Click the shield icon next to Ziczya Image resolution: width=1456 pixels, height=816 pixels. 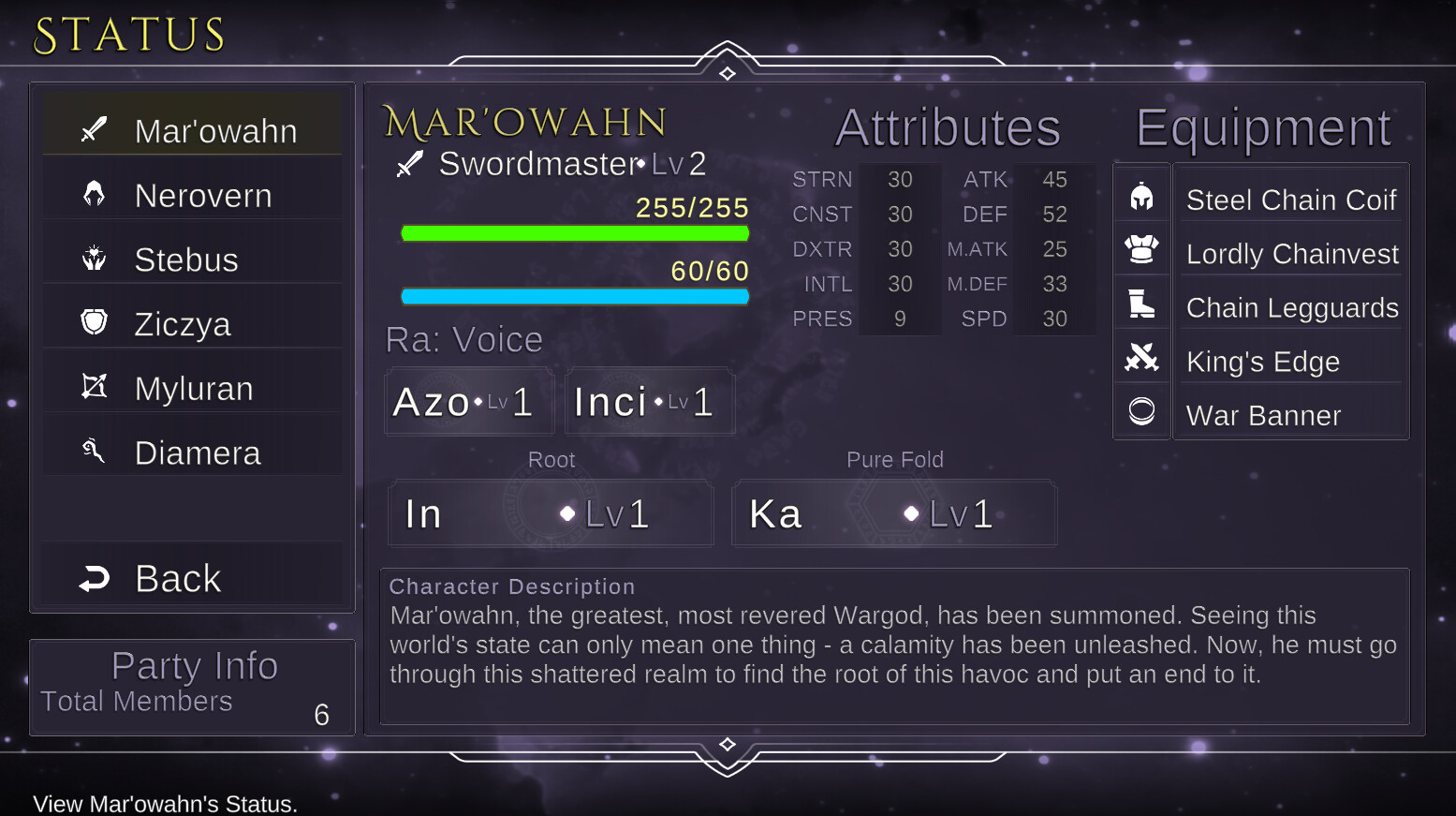(x=93, y=322)
